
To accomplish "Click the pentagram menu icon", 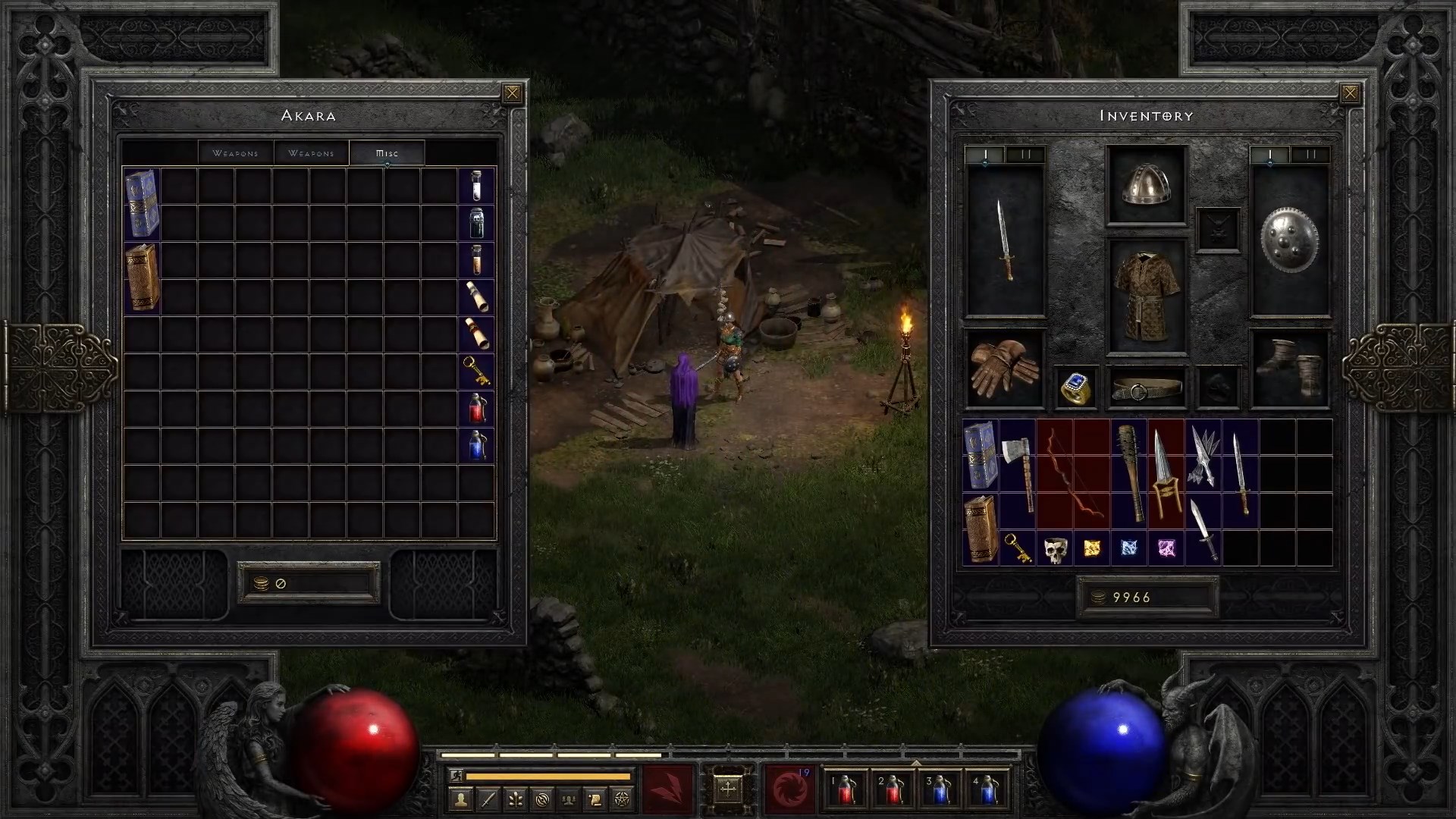I will click(620, 798).
